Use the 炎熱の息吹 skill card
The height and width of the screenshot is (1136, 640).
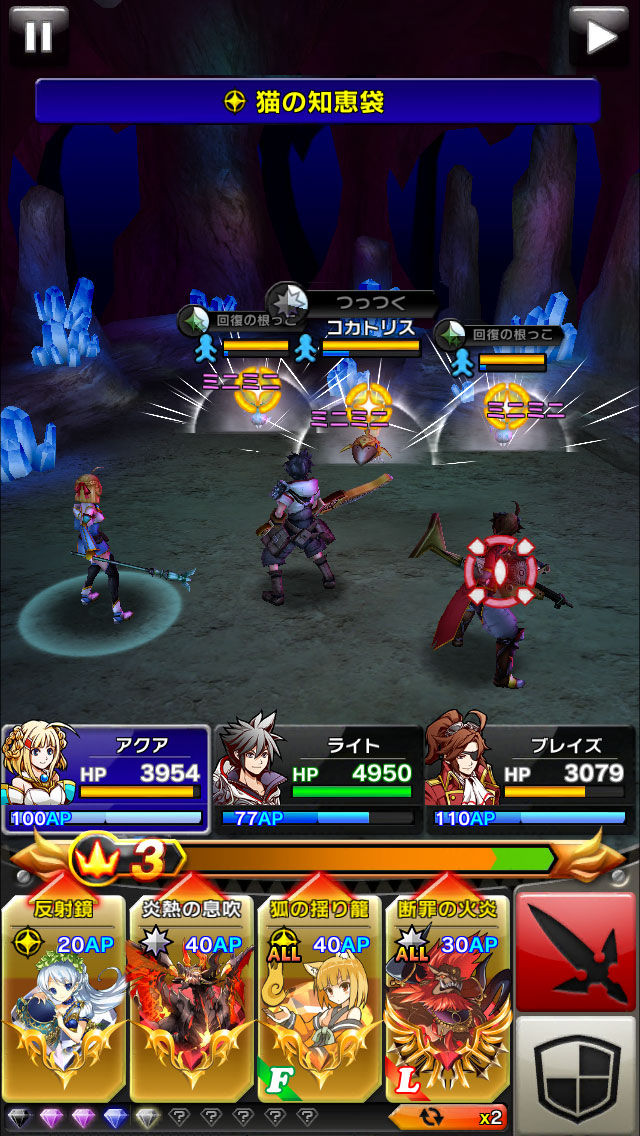pyautogui.click(x=192, y=1000)
